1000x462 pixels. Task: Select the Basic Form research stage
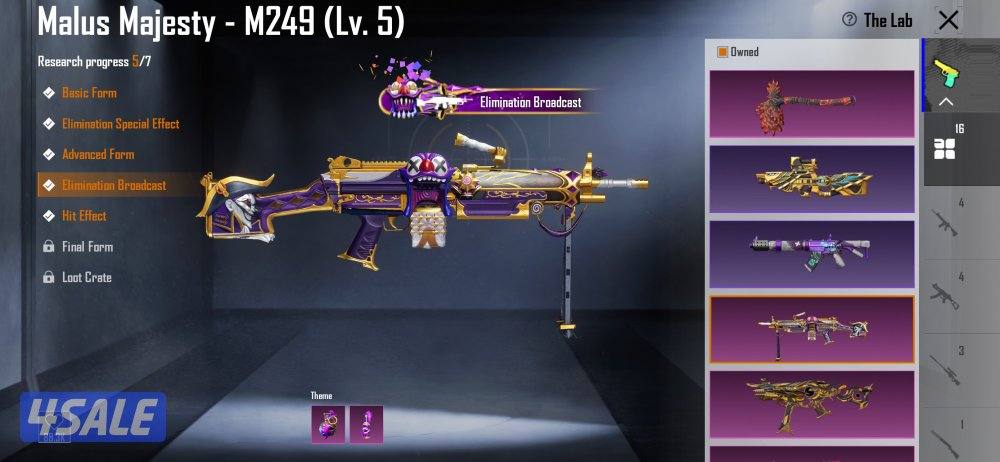pyautogui.click(x=89, y=93)
